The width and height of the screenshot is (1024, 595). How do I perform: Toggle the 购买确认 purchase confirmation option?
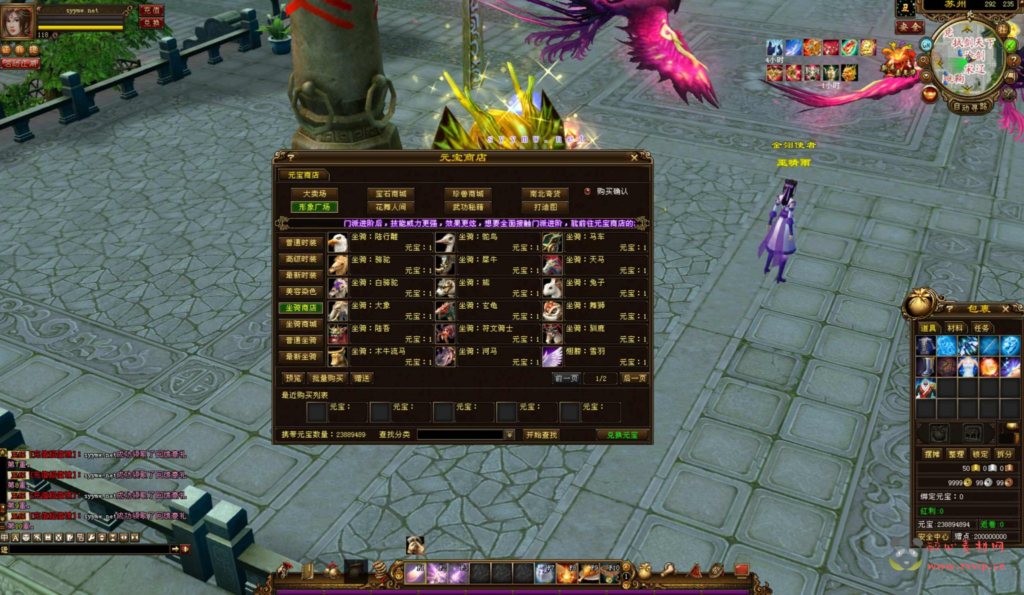(x=588, y=191)
